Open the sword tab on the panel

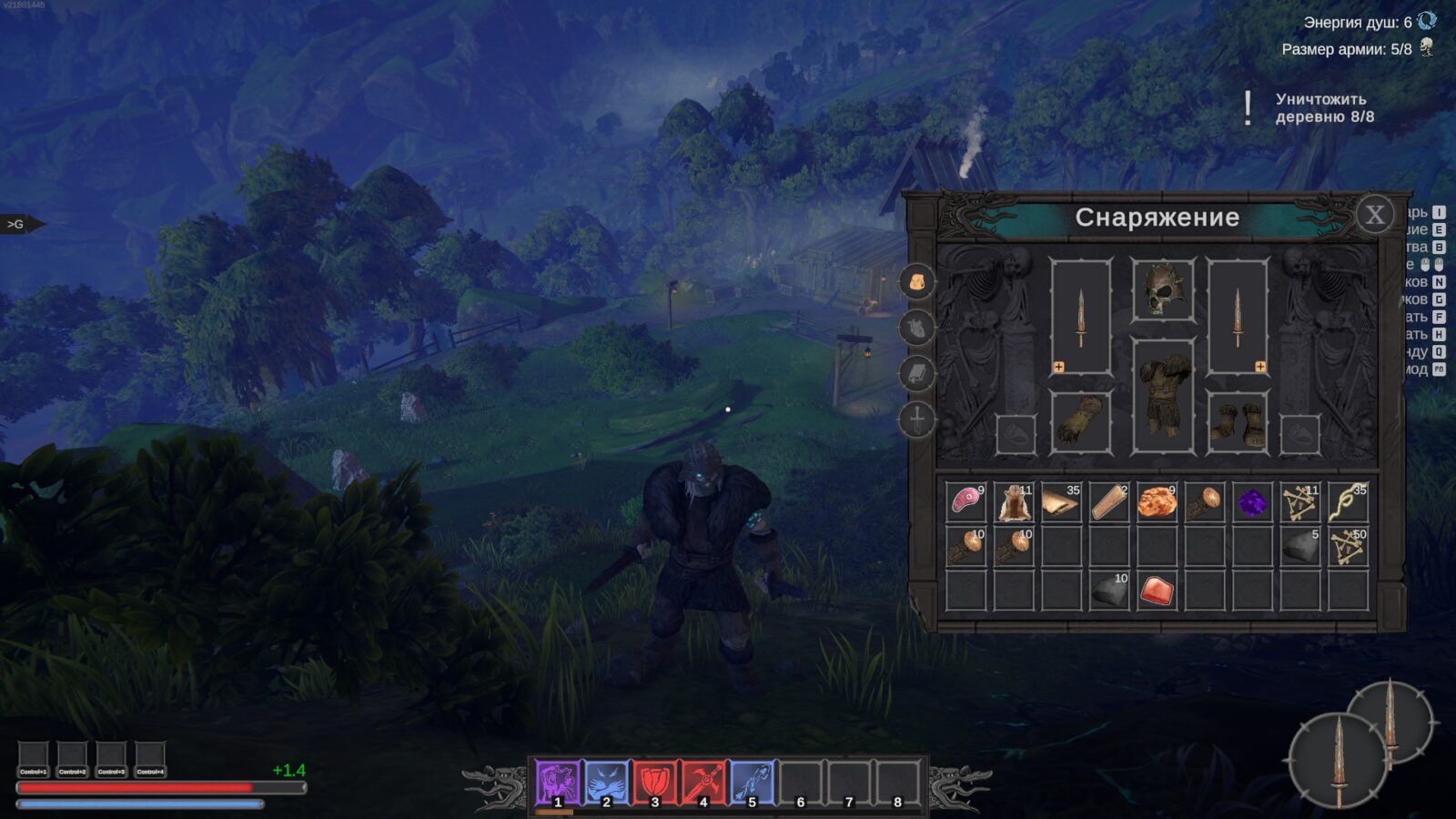click(916, 420)
